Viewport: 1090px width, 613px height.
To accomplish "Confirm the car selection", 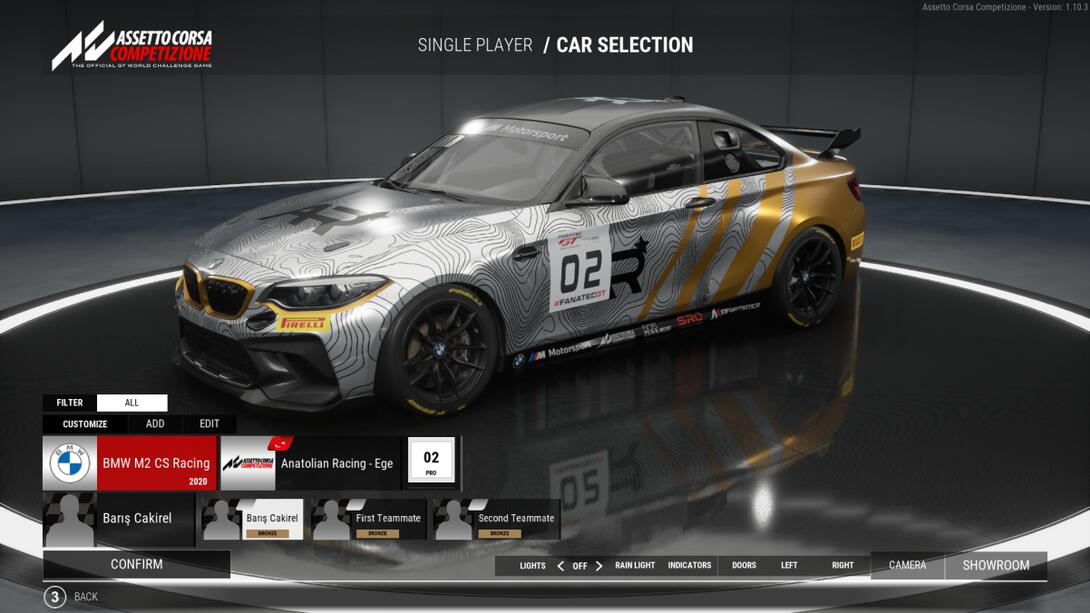I will click(x=136, y=564).
